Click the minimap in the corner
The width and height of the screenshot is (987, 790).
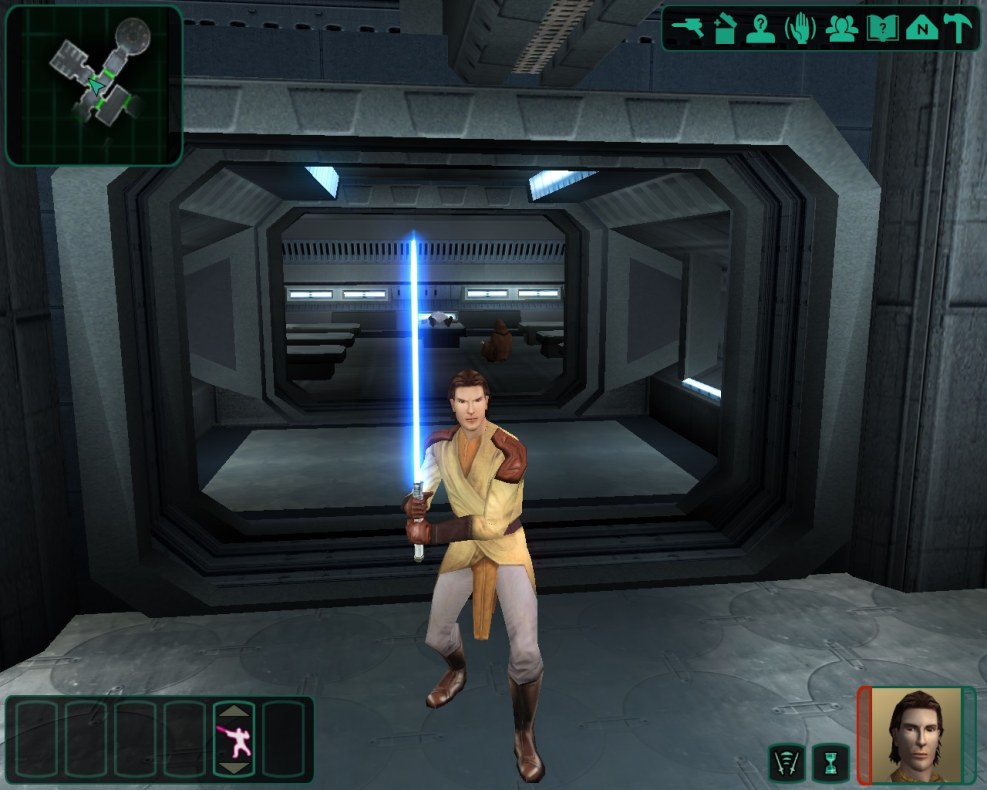[94, 85]
